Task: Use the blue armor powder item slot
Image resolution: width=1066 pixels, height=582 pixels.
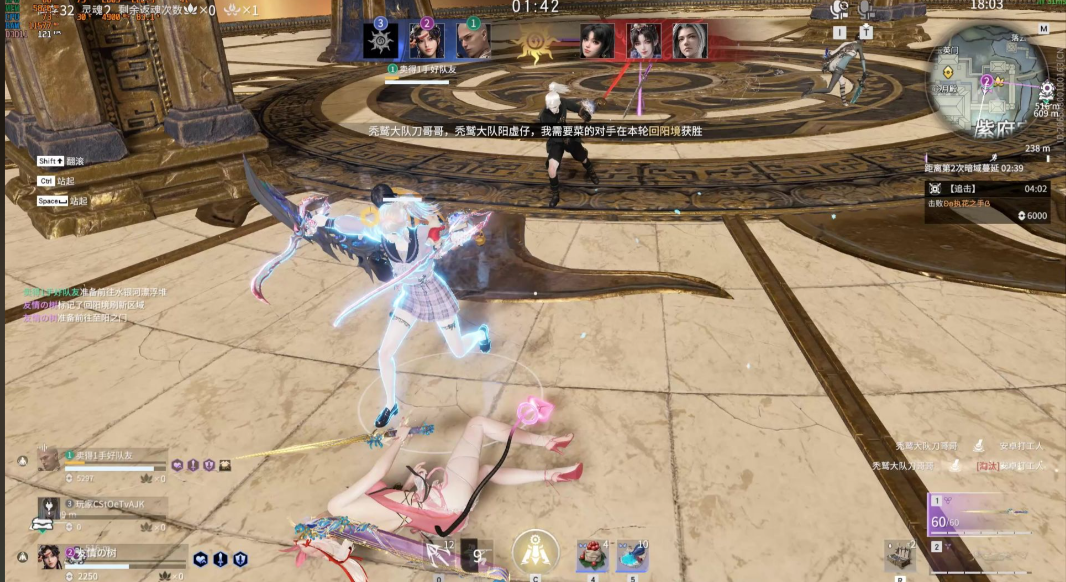Action: point(632,555)
